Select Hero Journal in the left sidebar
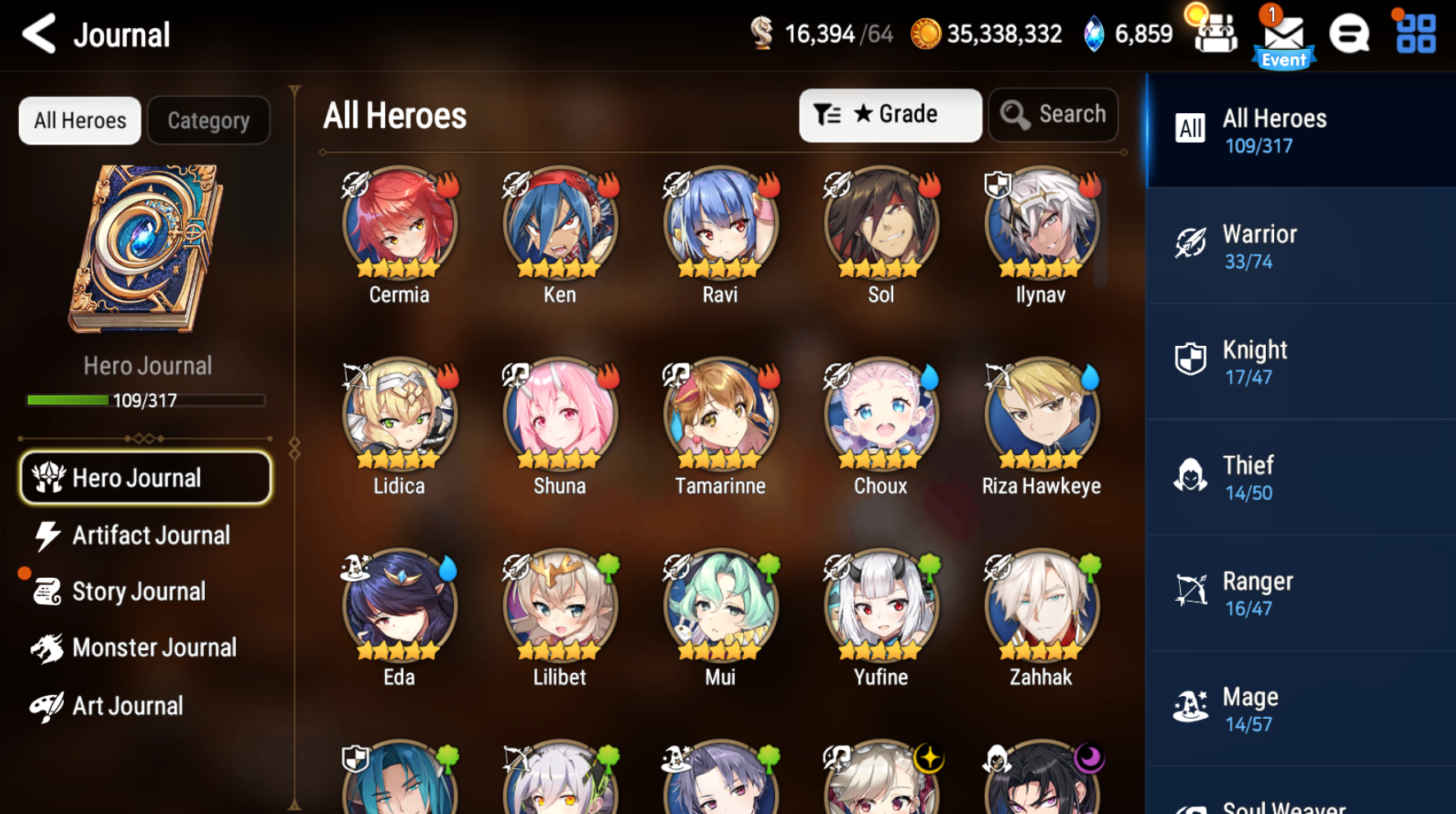The width and height of the screenshot is (1456, 814). 145,477
